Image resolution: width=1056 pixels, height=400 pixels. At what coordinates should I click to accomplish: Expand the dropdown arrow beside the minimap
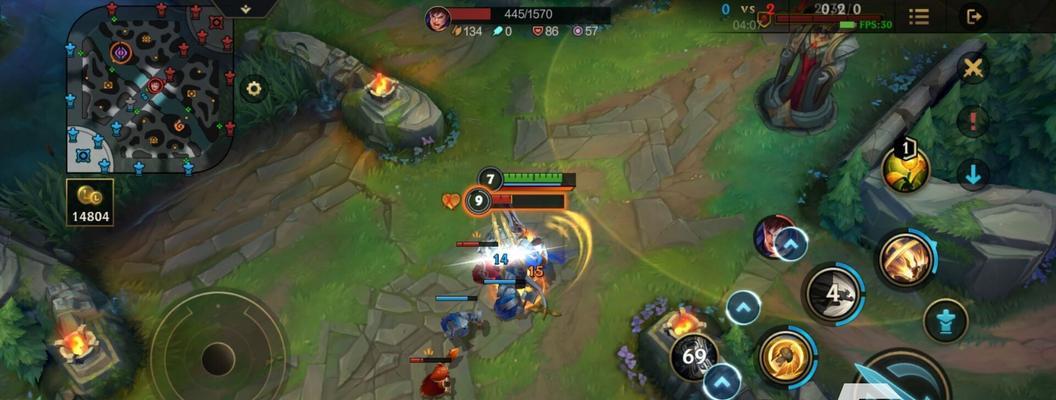[x=245, y=7]
